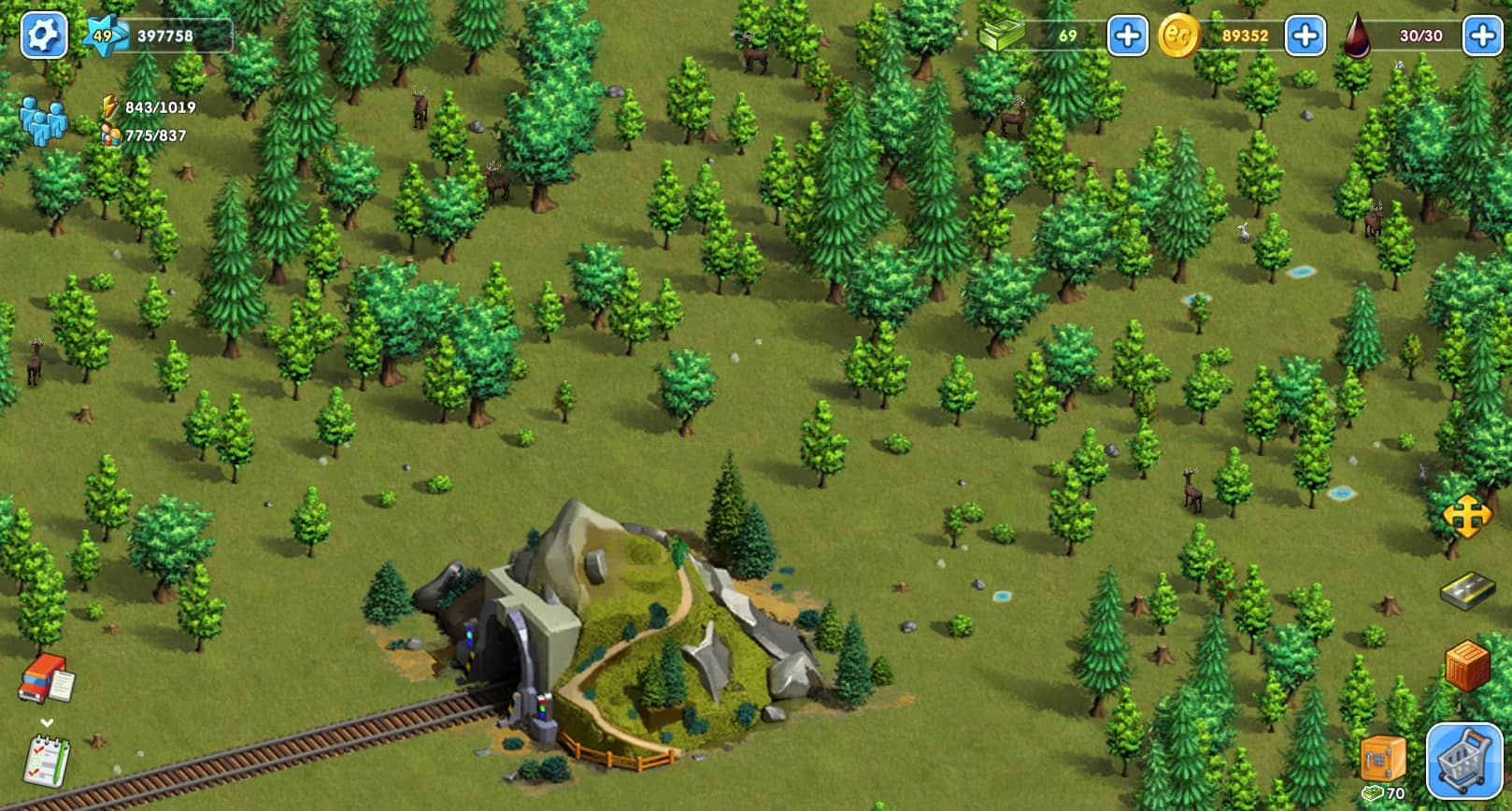This screenshot has width=1512, height=811.
Task: Buy more gold coins with plus button
Action: pyautogui.click(x=1305, y=36)
